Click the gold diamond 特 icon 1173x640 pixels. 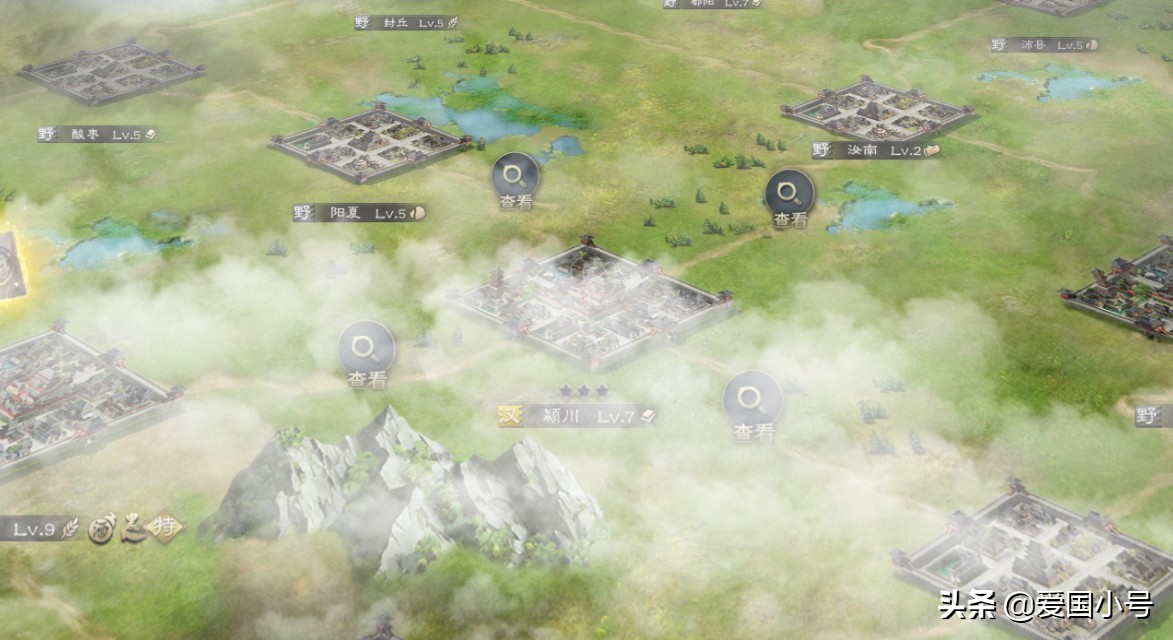tap(166, 528)
